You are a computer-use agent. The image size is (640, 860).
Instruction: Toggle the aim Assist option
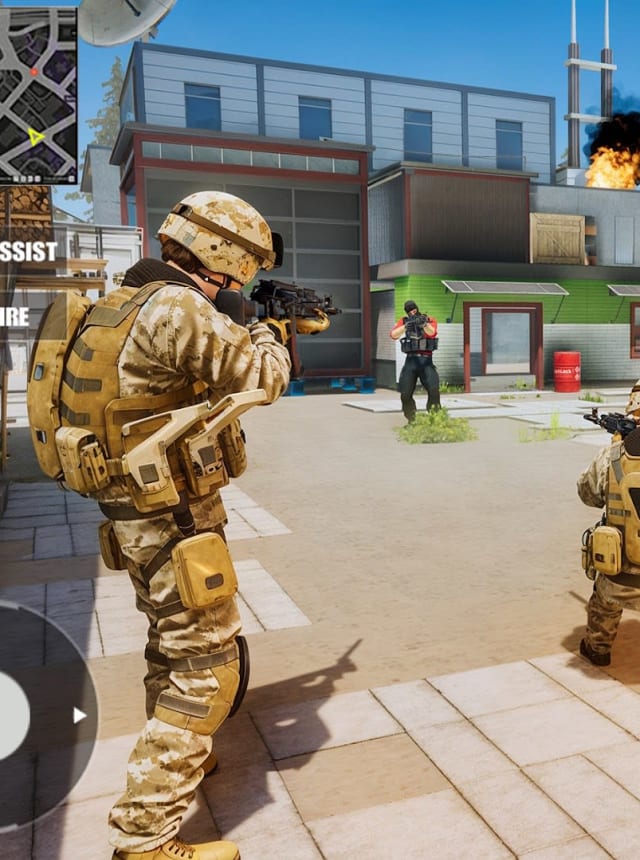coord(28,251)
